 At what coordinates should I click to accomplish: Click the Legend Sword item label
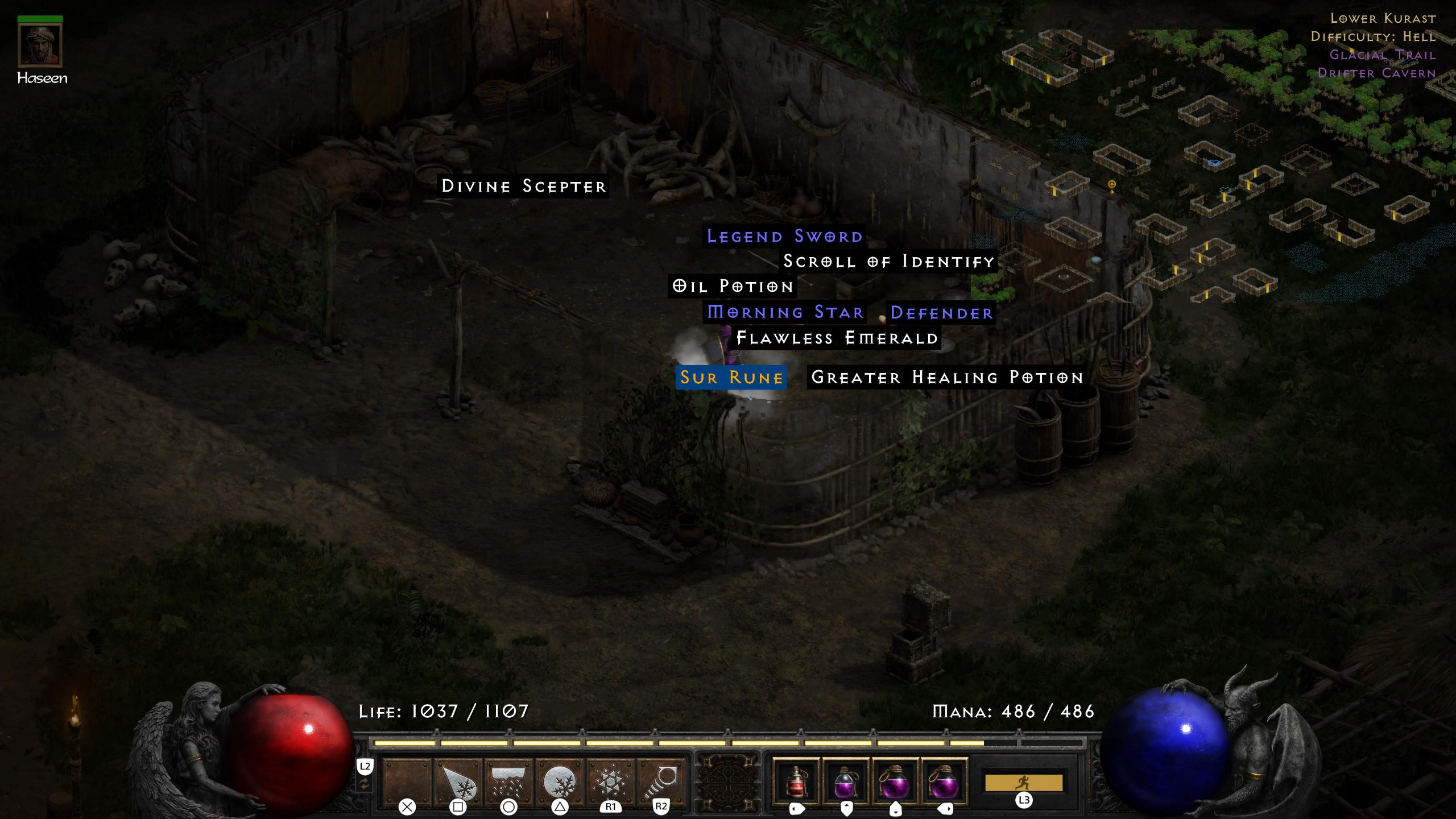[x=784, y=236]
